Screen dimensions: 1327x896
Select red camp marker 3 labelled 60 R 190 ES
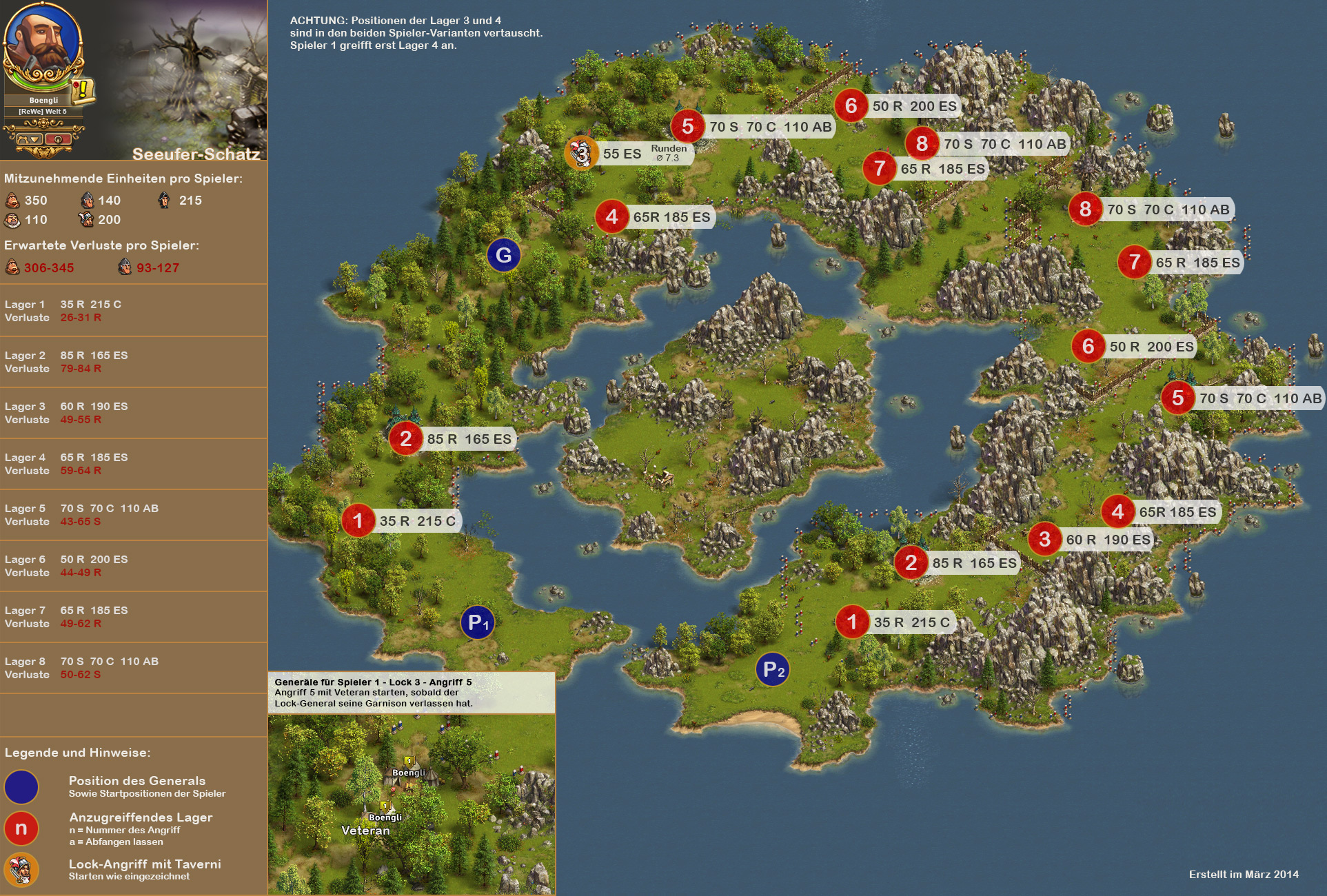pyautogui.click(x=1044, y=539)
